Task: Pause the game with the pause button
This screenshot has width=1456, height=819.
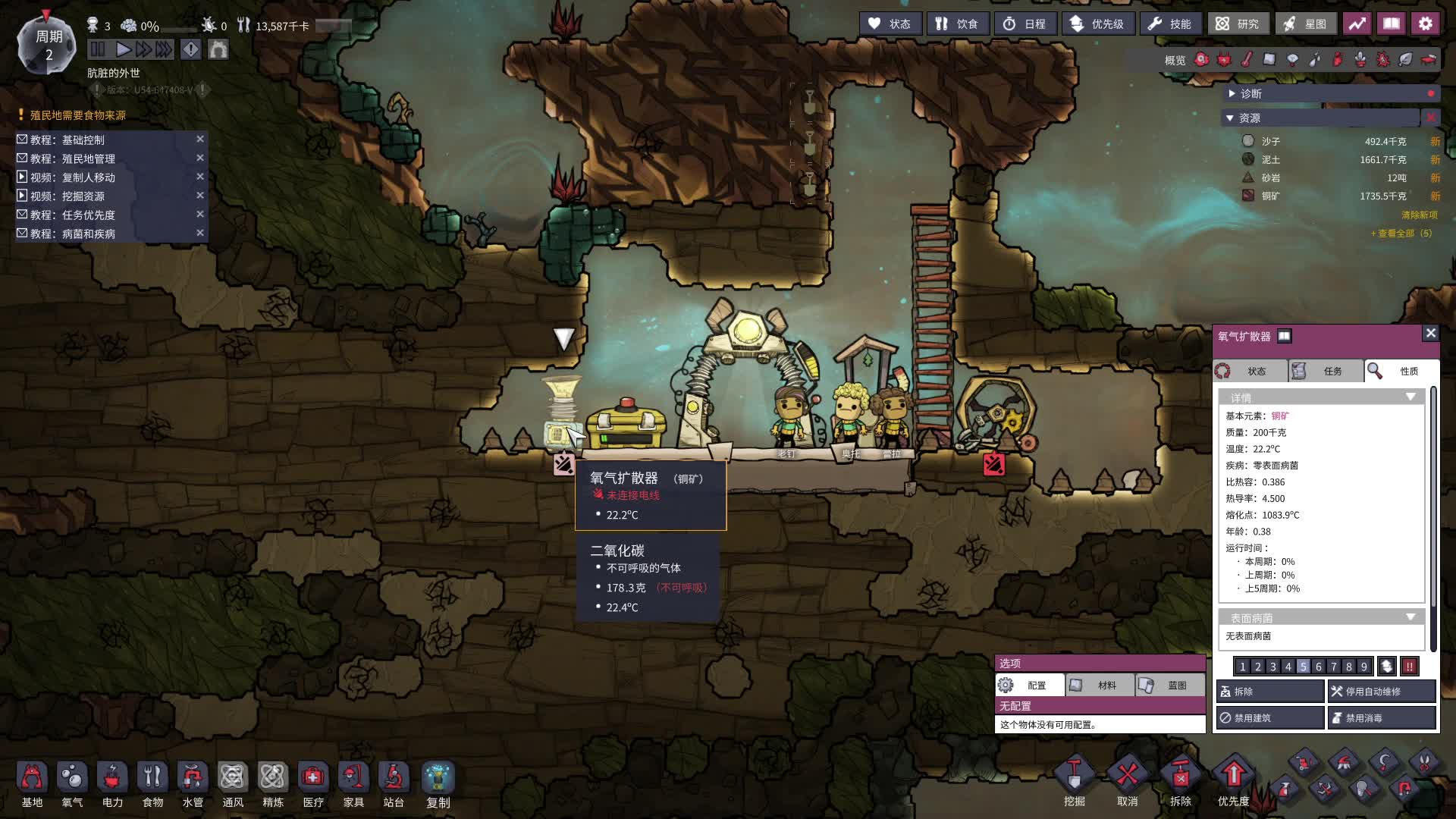Action: pyautogui.click(x=98, y=50)
